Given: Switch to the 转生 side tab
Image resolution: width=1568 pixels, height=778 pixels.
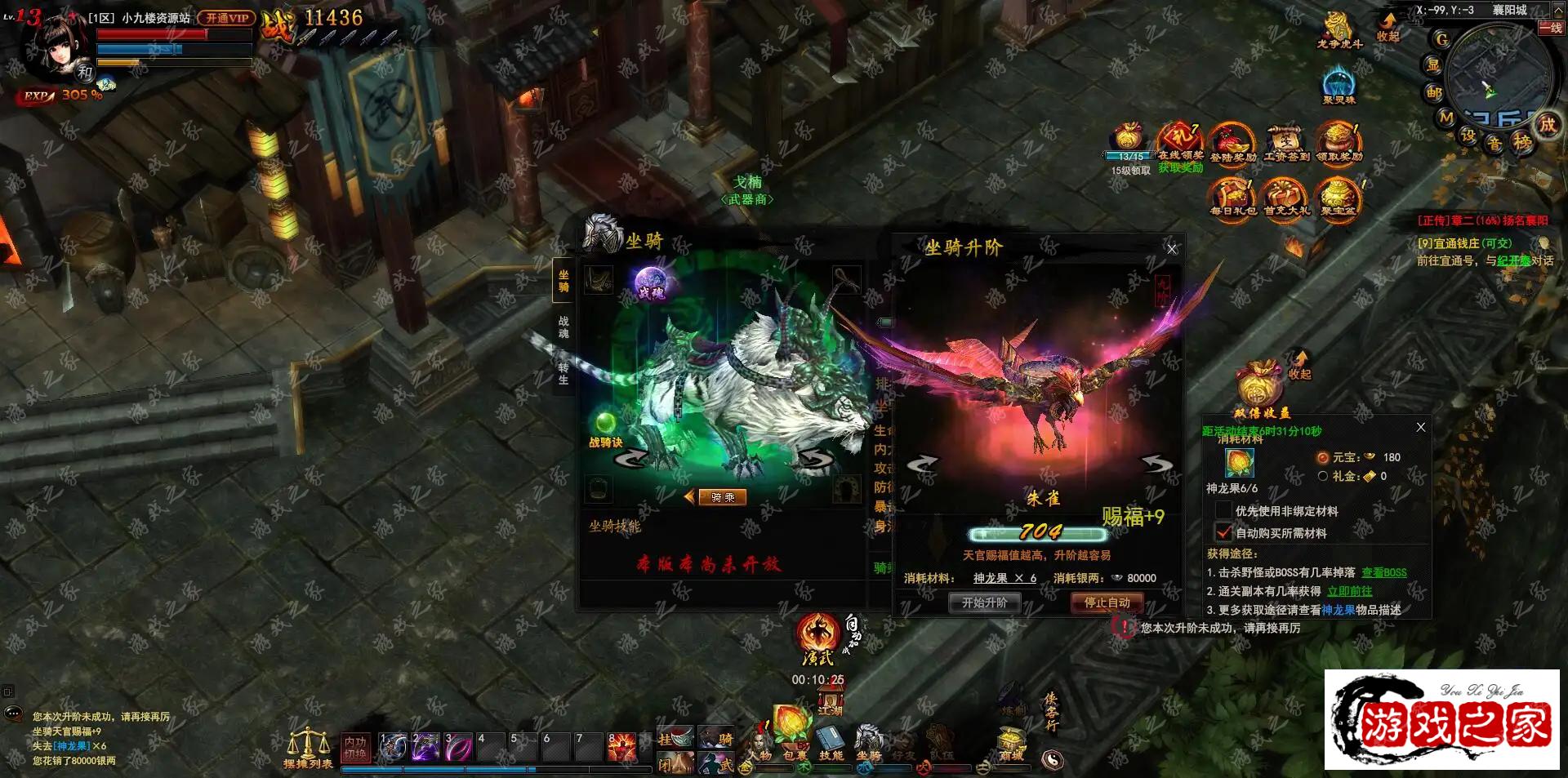Looking at the screenshot, I should pos(563,374).
